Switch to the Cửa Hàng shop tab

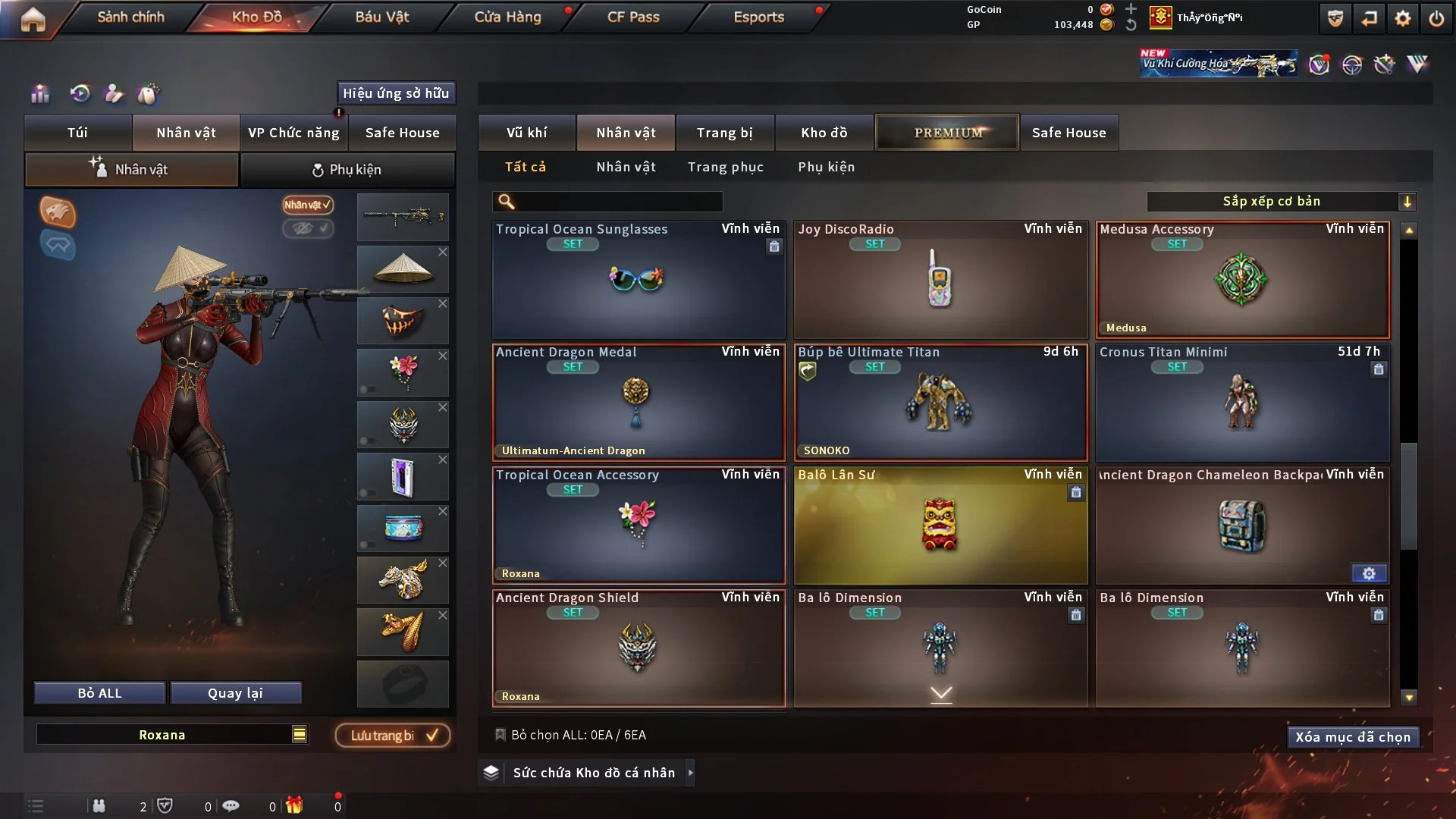pos(507,17)
